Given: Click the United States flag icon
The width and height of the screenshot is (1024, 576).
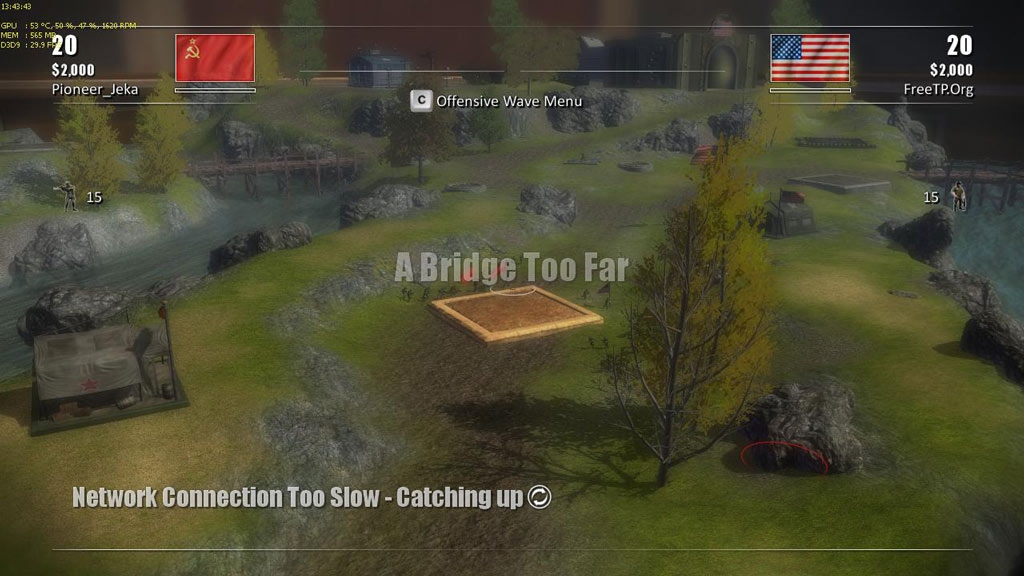Looking at the screenshot, I should tap(810, 58).
